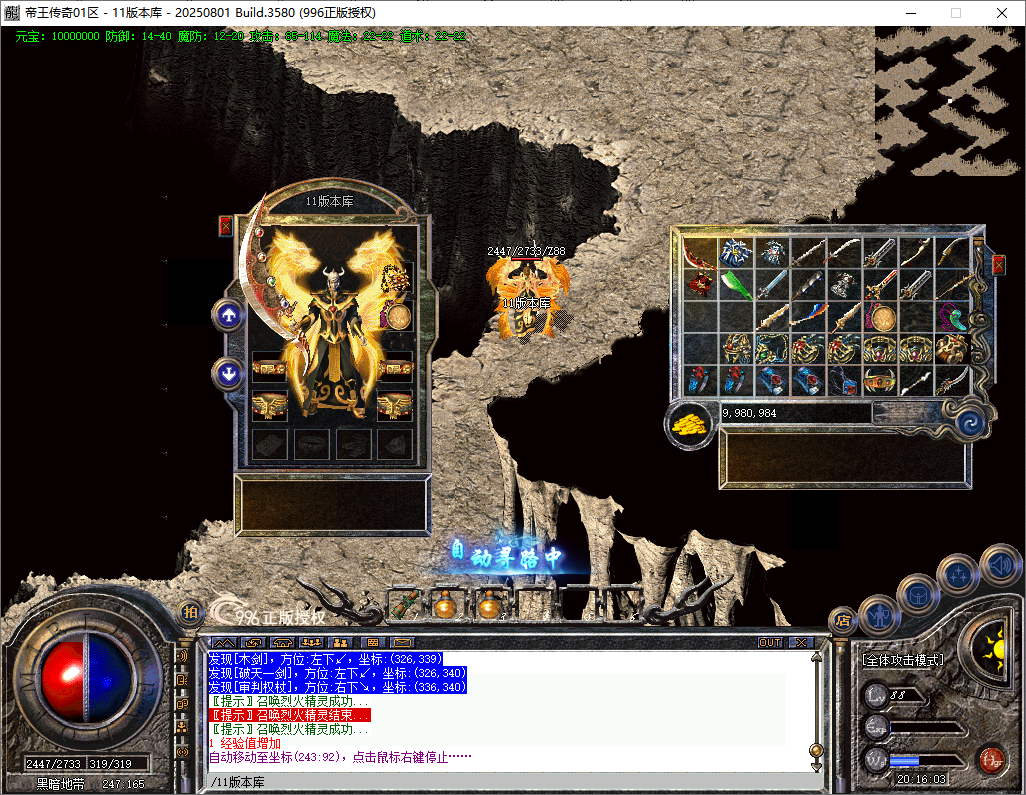Use the green scroll in the hotbar

coord(402,603)
